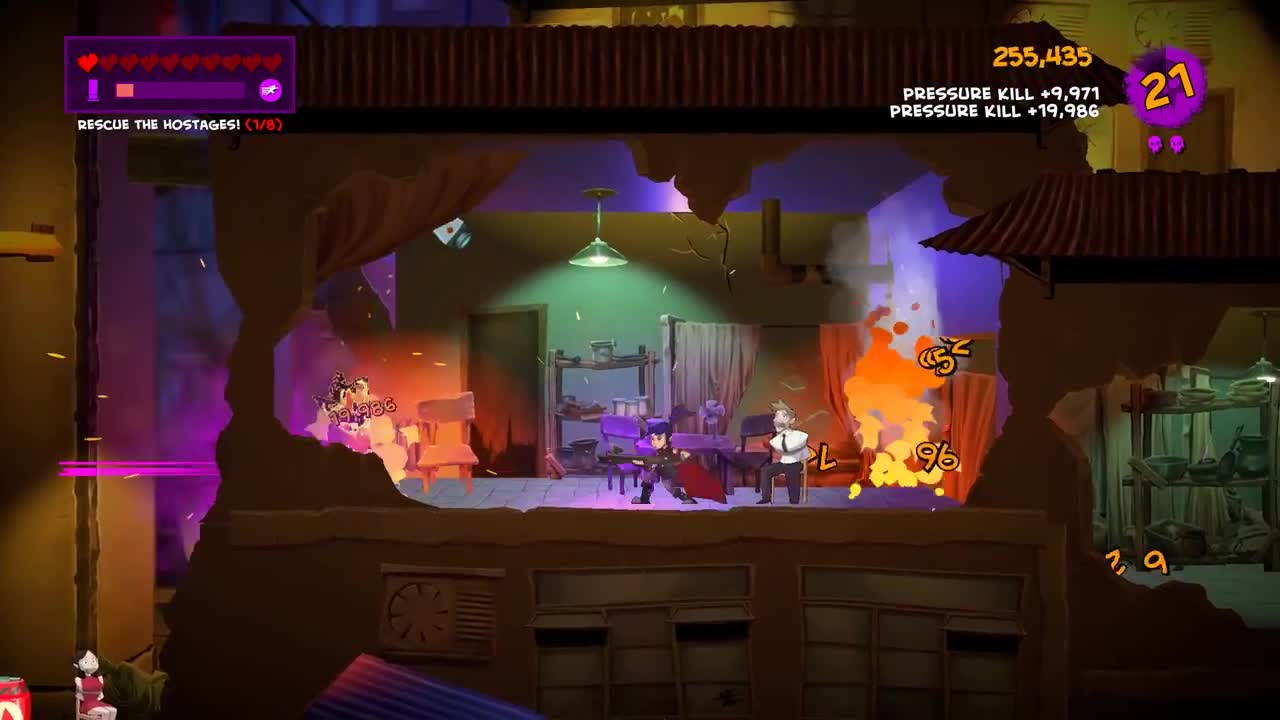The image size is (1280, 720).
Task: Click the ammo clip icon beside reload bar
Action: pyautogui.click(x=93, y=90)
